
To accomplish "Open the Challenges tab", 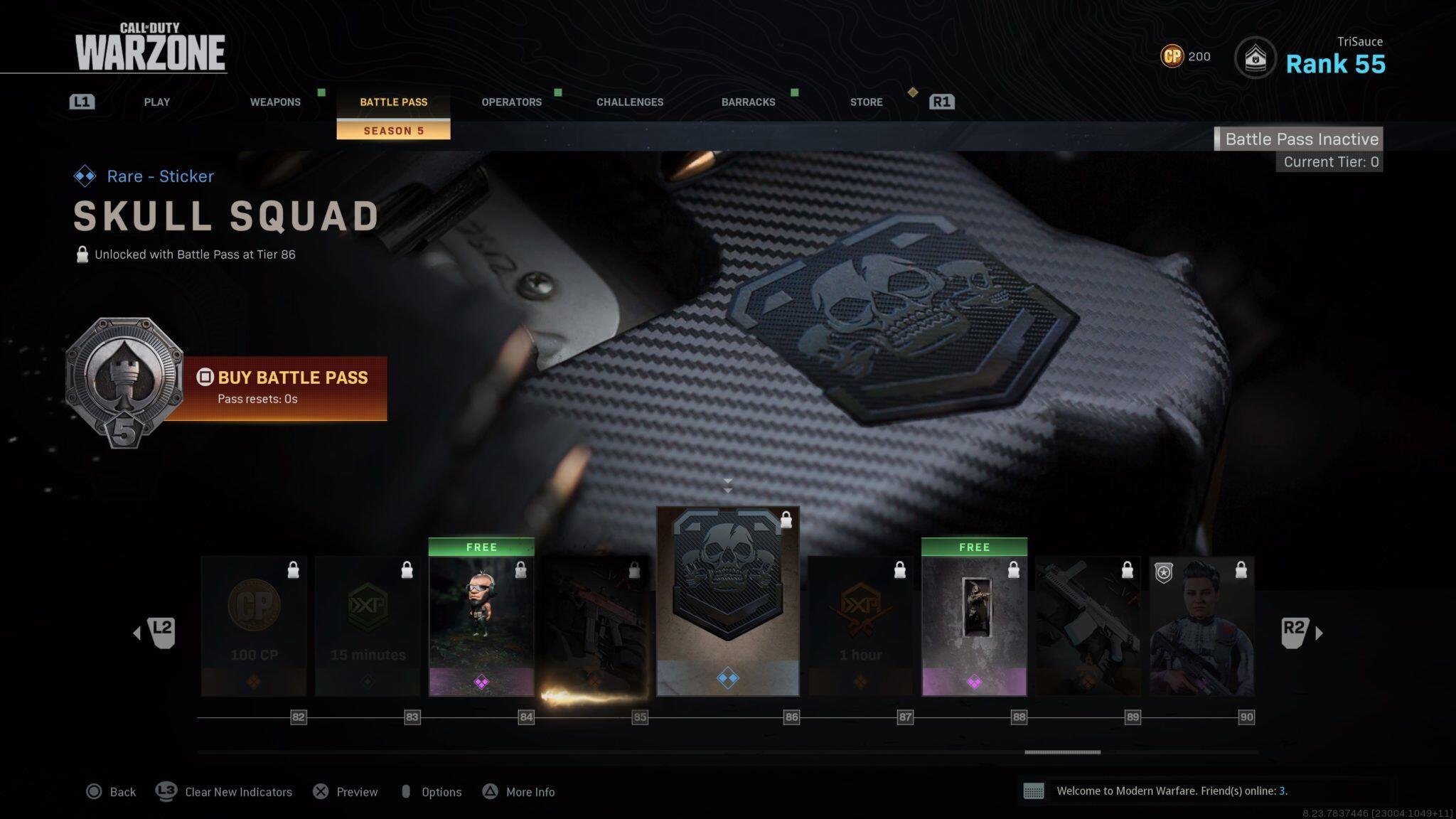I will coord(630,102).
